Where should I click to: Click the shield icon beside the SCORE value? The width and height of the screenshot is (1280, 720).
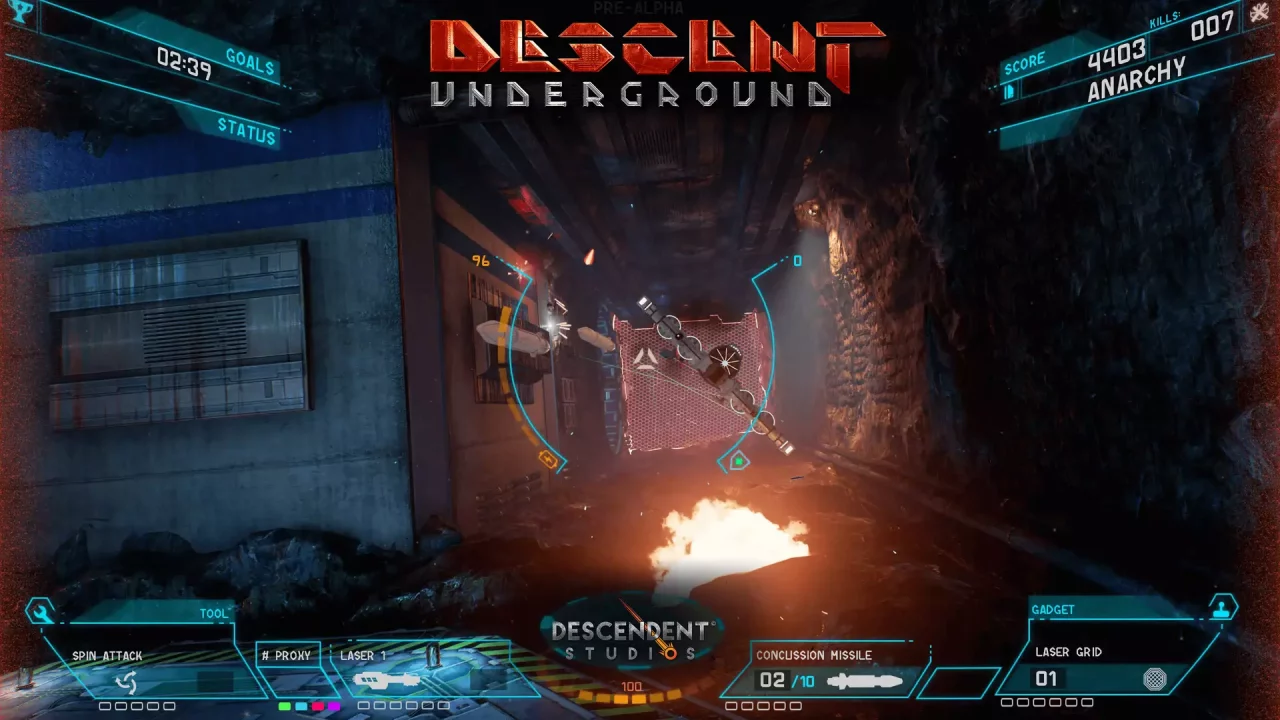[x=1011, y=91]
